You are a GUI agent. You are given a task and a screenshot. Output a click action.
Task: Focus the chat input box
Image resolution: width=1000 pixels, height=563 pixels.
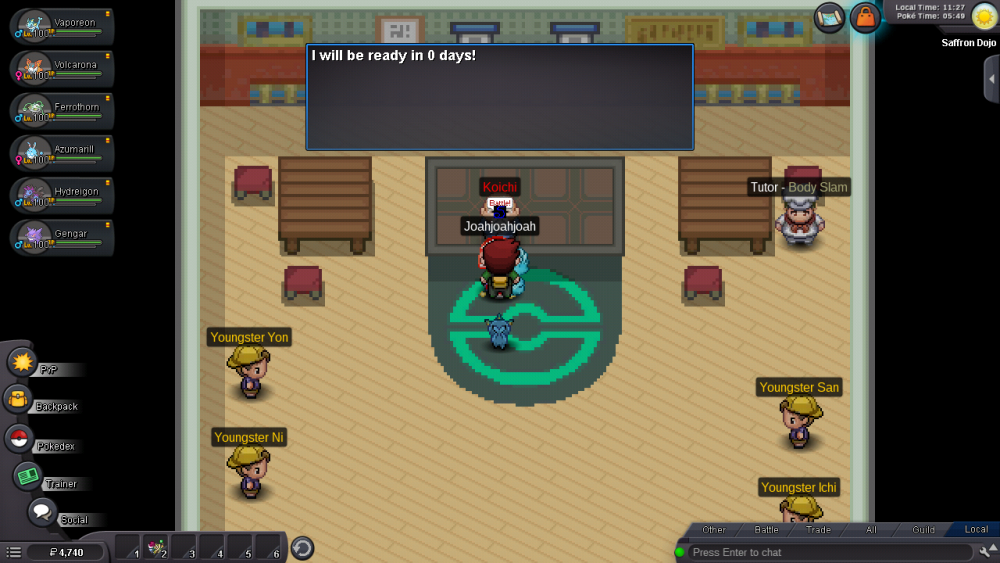point(828,552)
